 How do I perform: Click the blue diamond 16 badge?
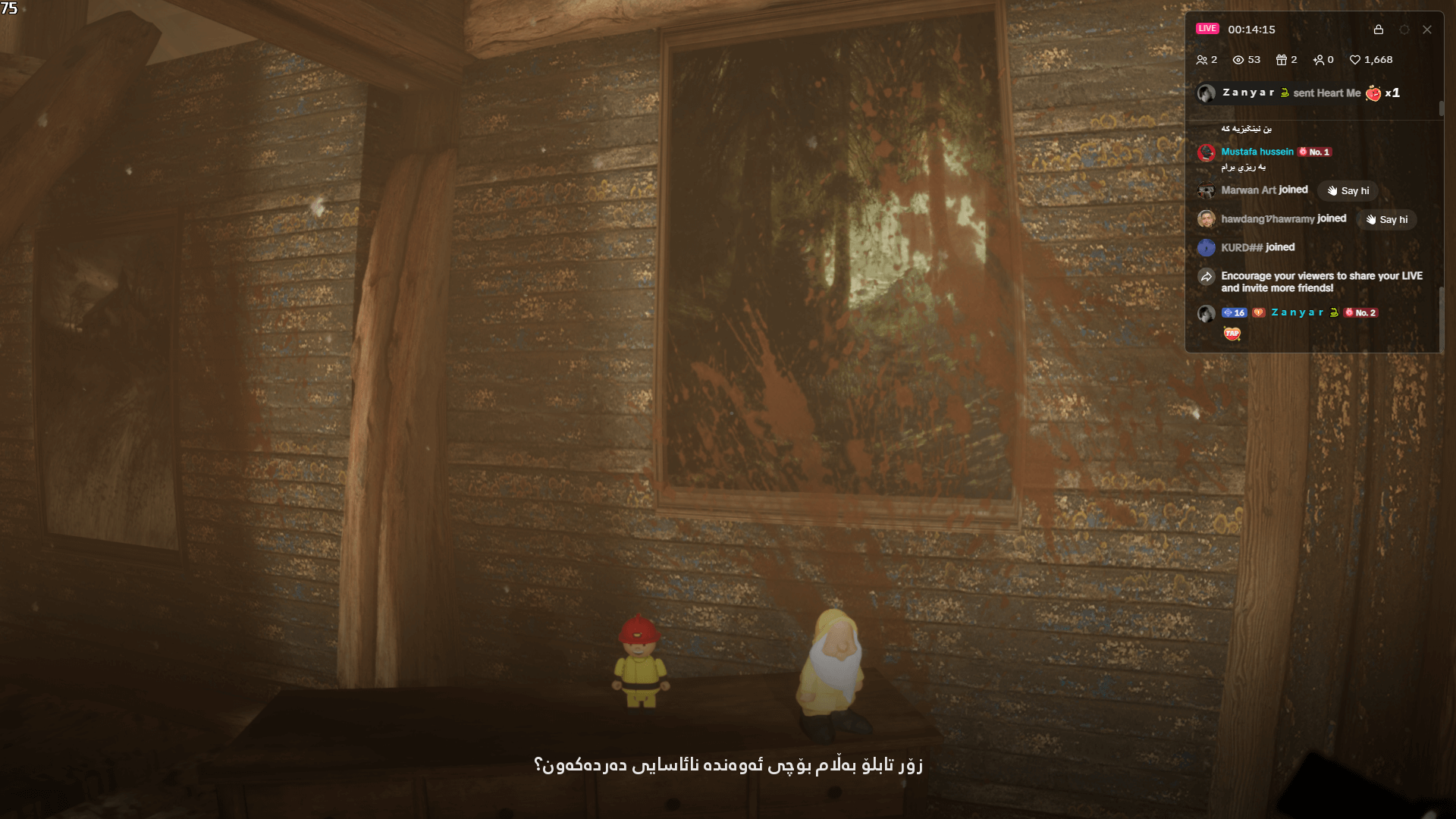(1235, 312)
